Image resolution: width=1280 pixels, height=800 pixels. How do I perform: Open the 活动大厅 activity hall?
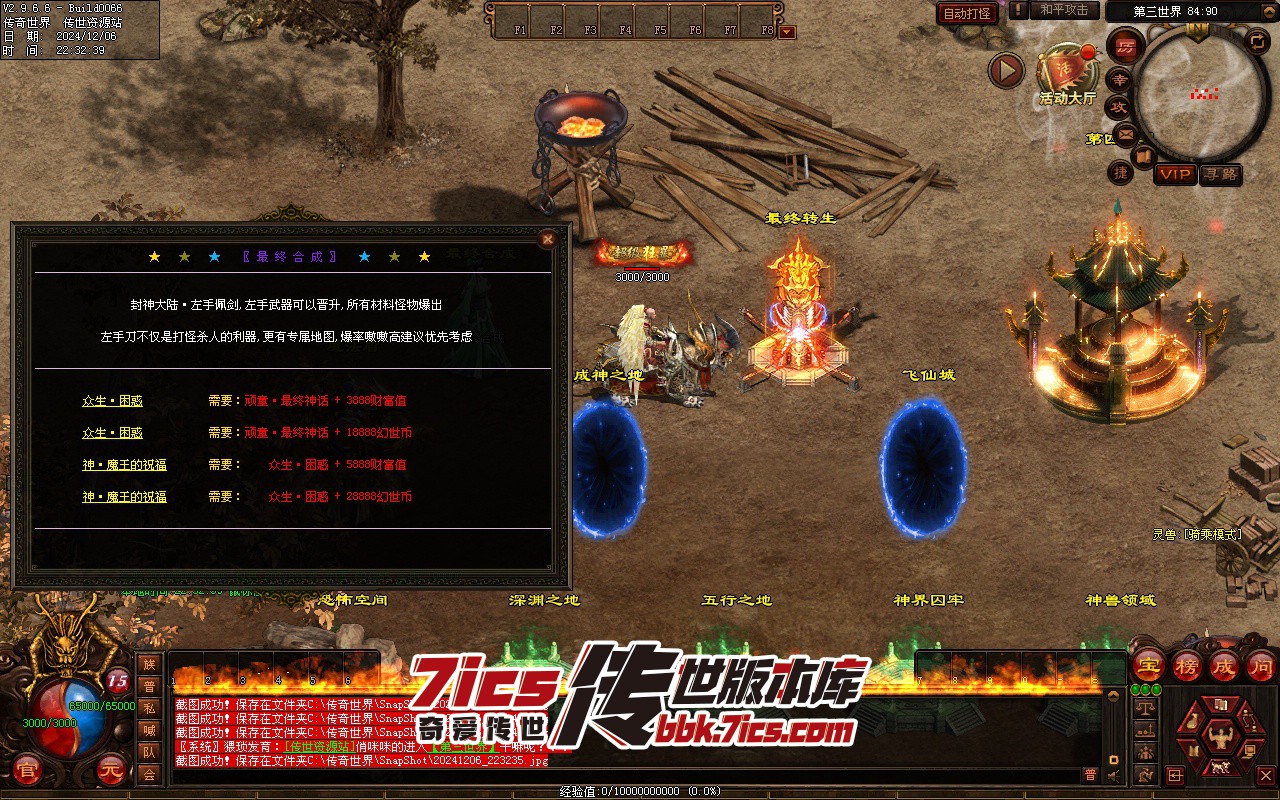pos(1066,71)
